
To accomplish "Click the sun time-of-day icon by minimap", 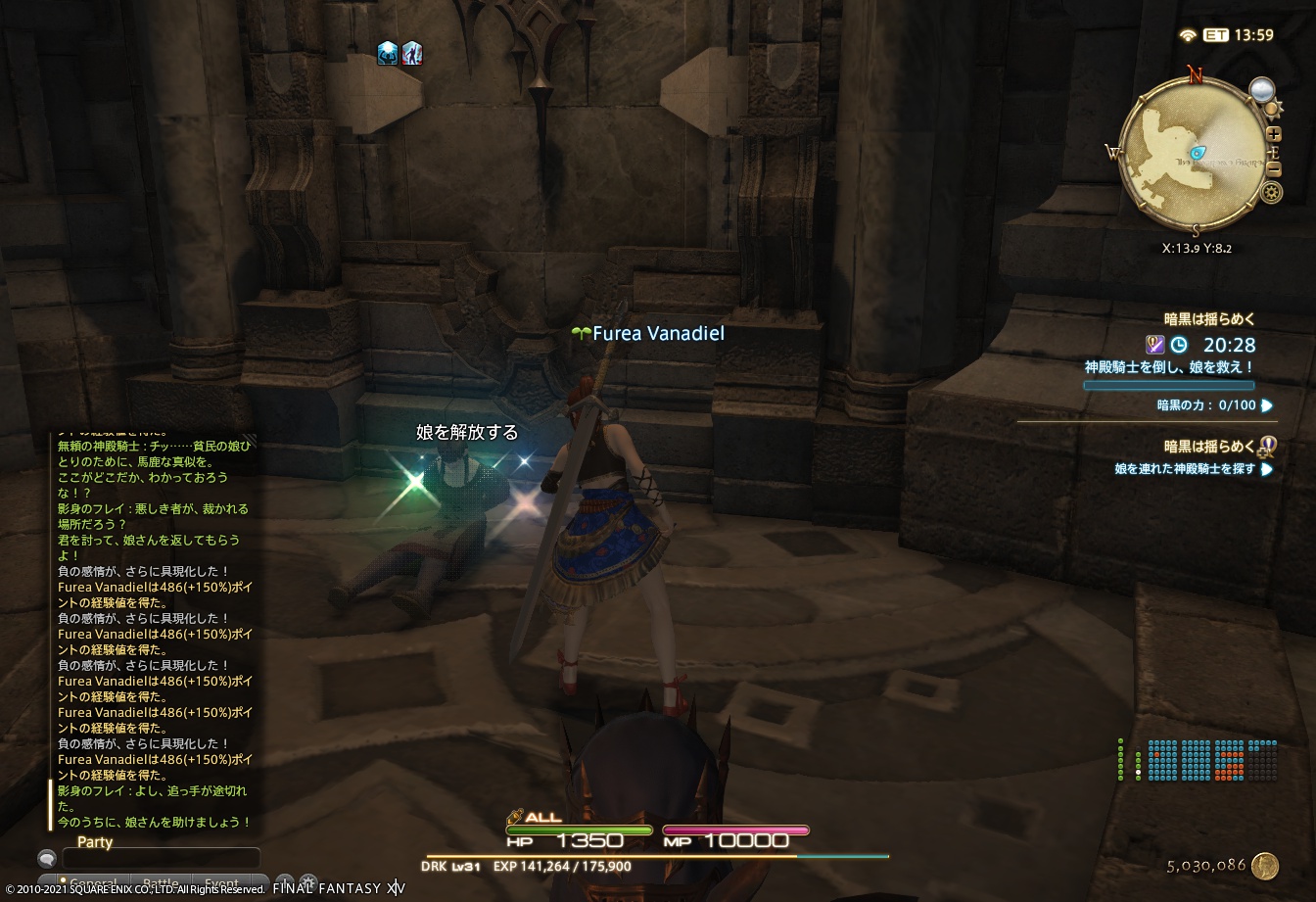I will tap(1272, 109).
